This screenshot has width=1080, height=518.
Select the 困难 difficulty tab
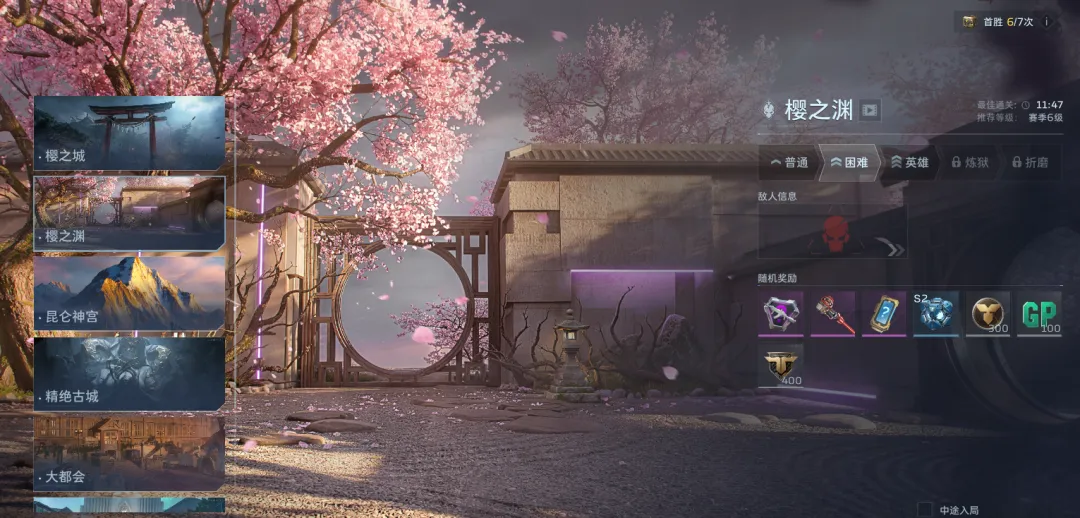850,162
